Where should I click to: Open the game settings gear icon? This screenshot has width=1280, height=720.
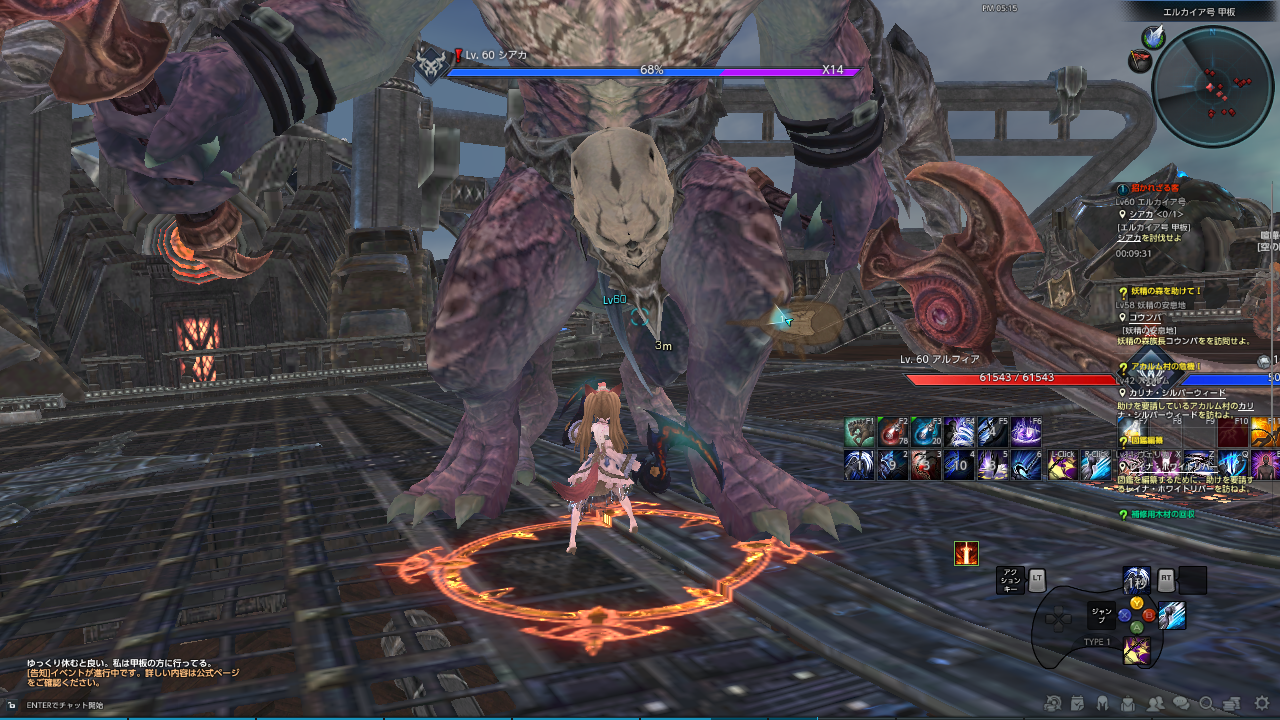click(1261, 702)
